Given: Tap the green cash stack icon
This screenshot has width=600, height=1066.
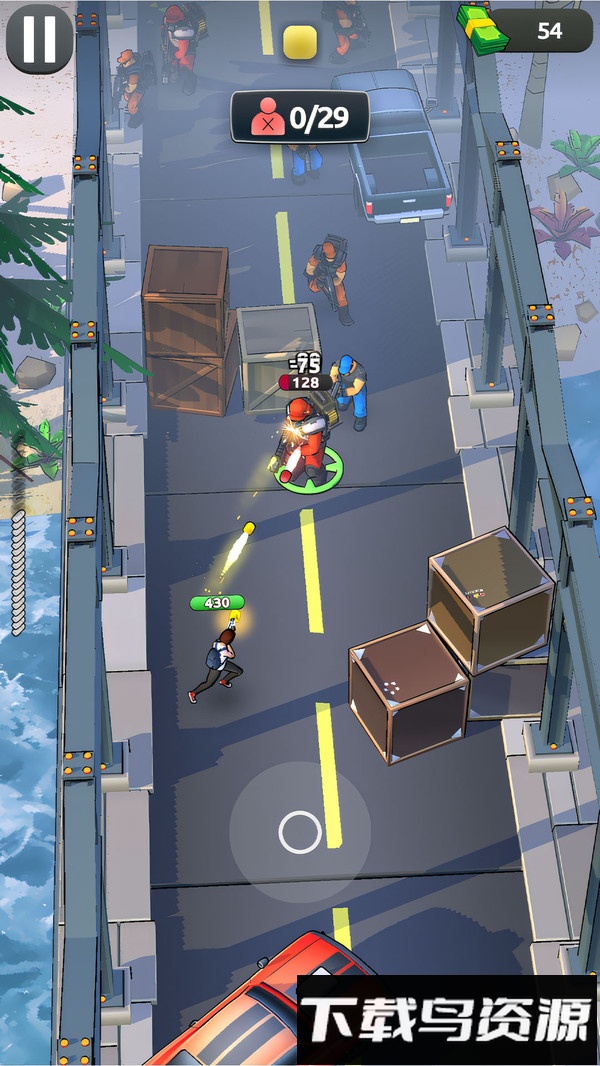Looking at the screenshot, I should pyautogui.click(x=483, y=27).
